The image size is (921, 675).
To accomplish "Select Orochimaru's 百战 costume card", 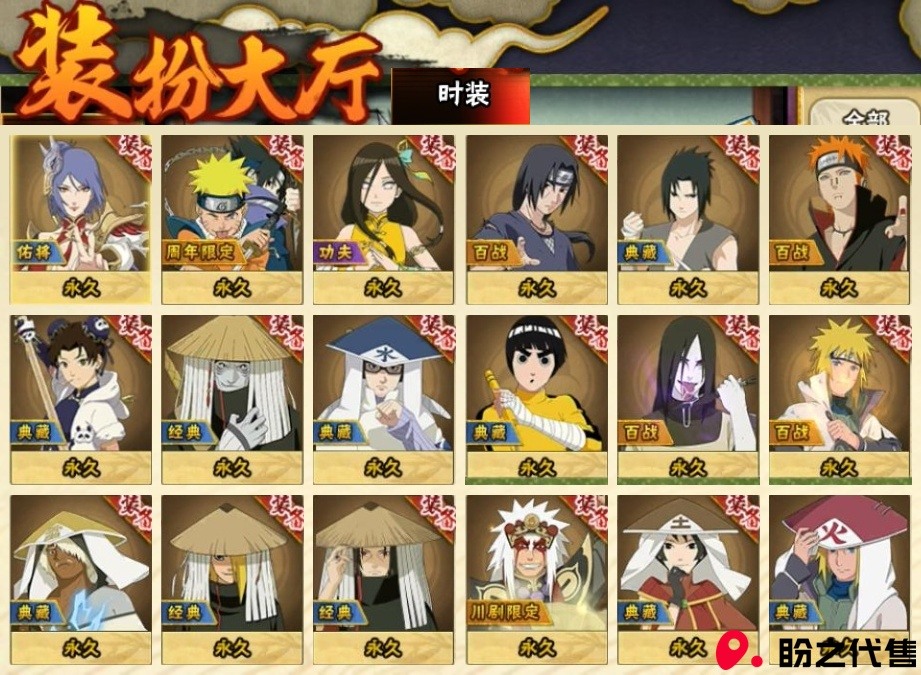I will 687,397.
